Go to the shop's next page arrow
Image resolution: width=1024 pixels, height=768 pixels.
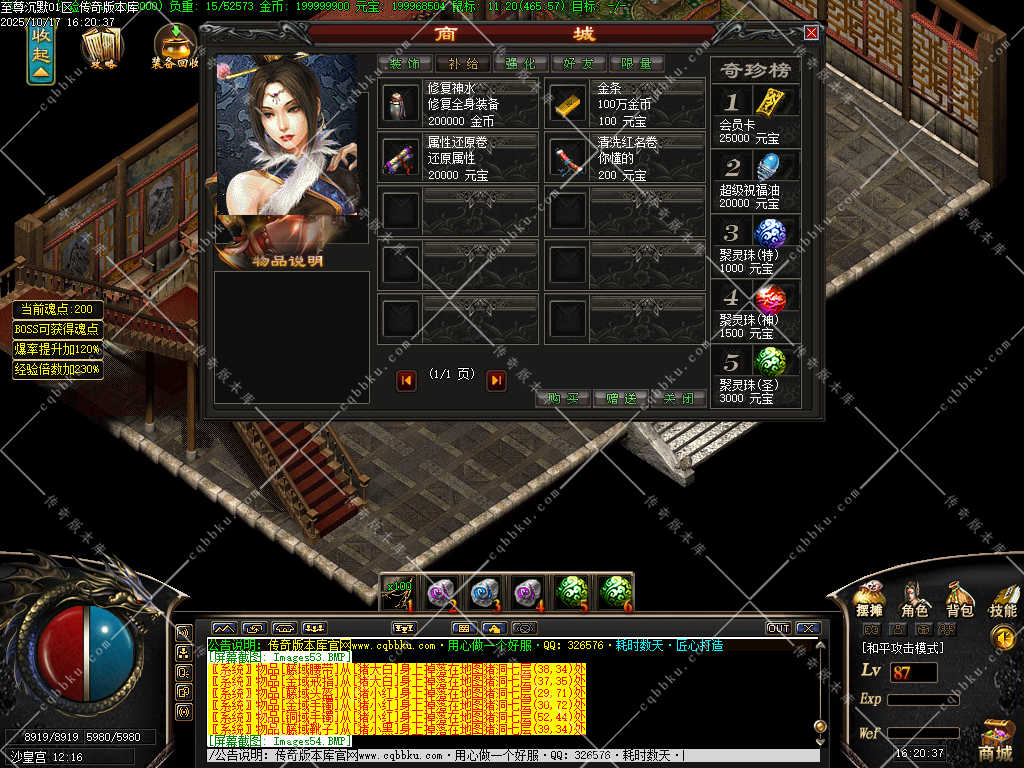click(496, 380)
